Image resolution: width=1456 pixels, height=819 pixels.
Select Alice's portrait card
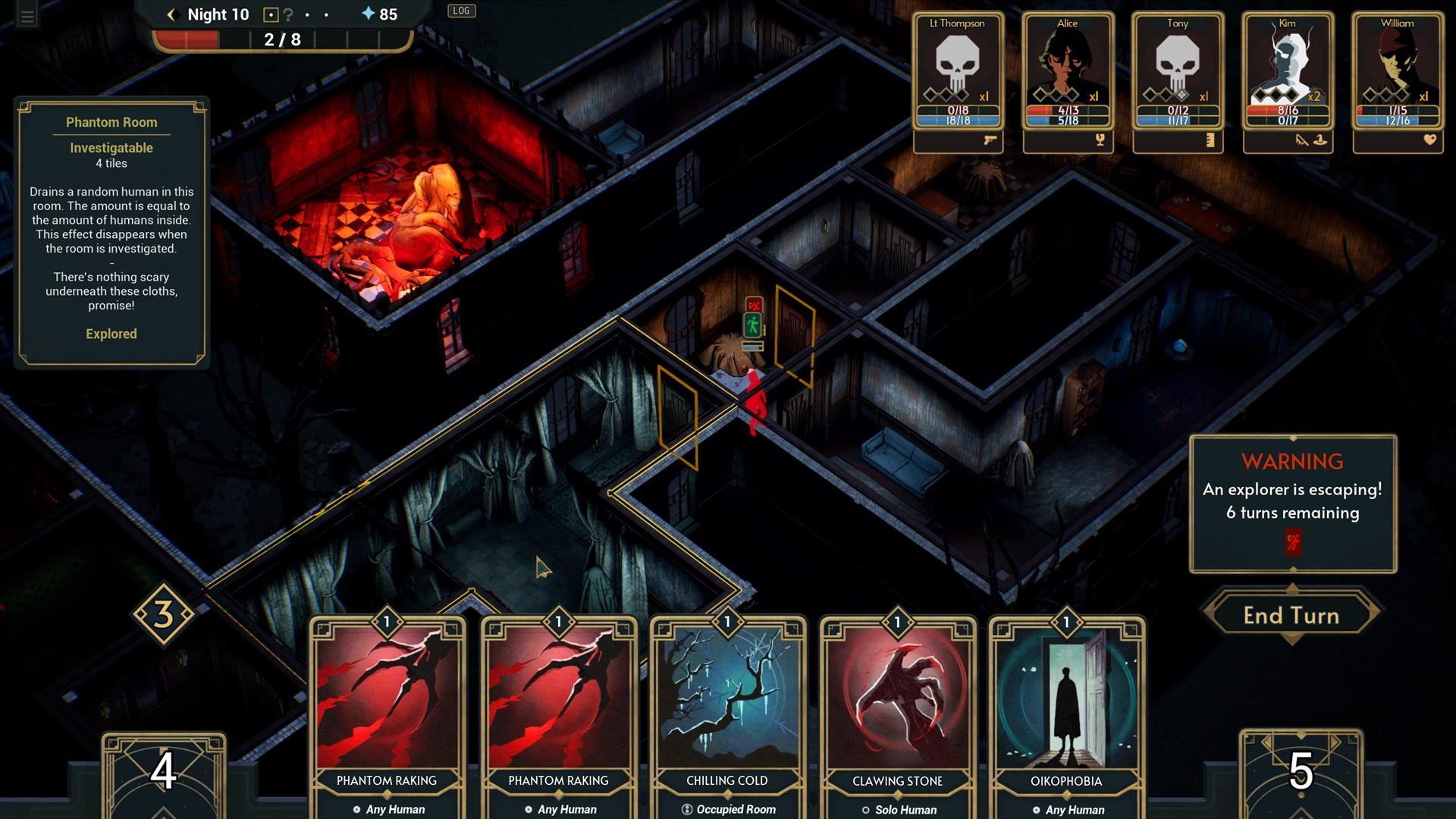tap(1068, 72)
